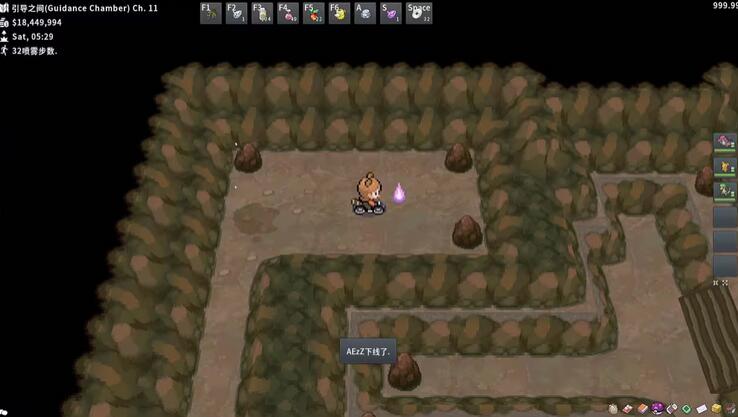
Task: Select the Space hotbar slot
Action: [x=419, y=13]
